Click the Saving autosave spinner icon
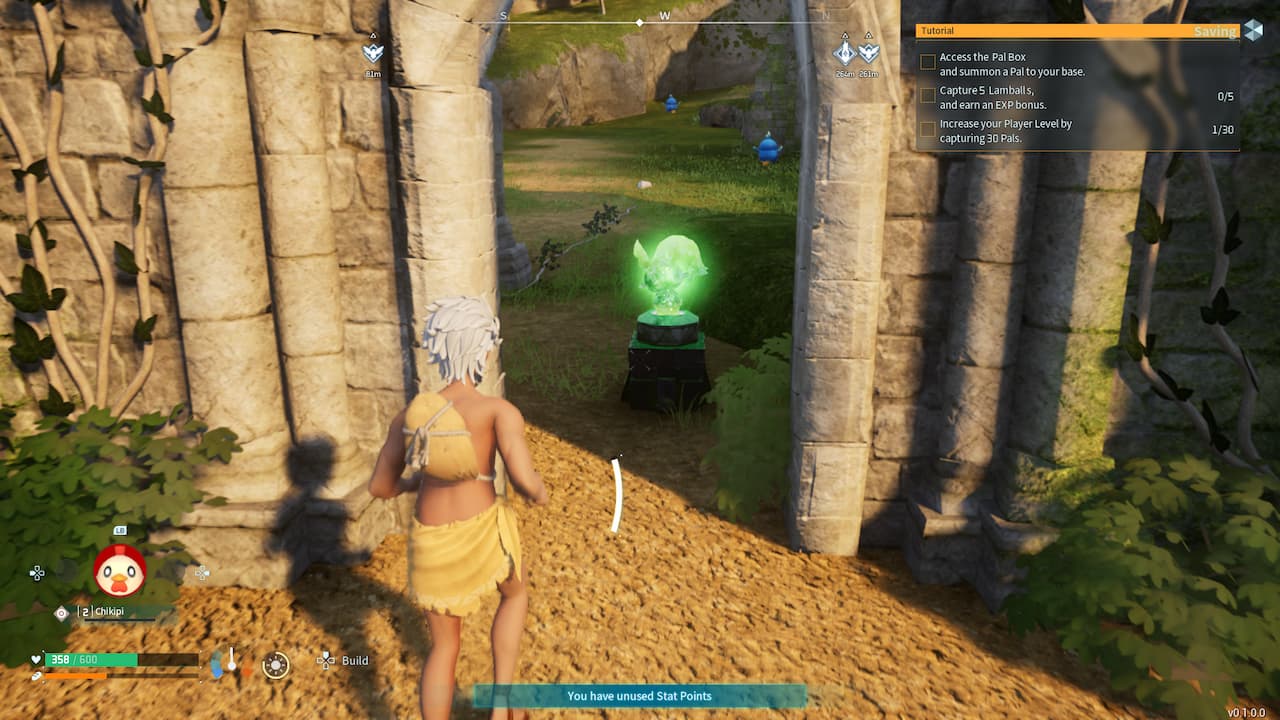Viewport: 1280px width, 720px height. tap(1254, 28)
